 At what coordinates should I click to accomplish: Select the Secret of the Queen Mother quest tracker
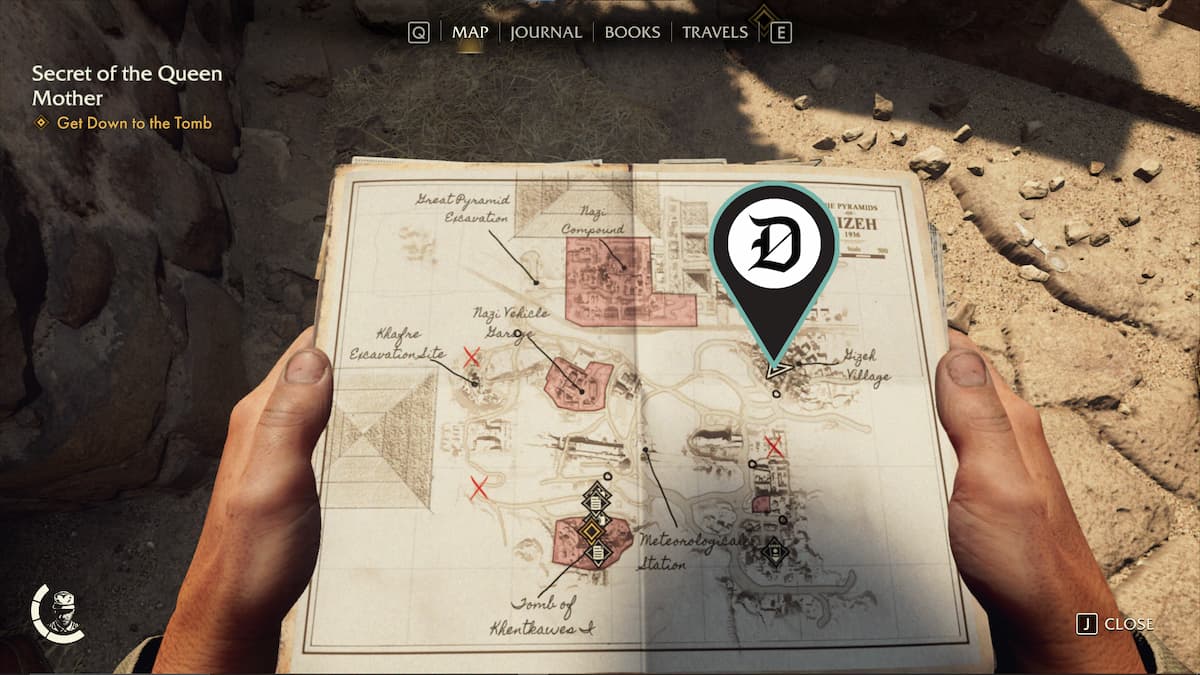tap(127, 86)
